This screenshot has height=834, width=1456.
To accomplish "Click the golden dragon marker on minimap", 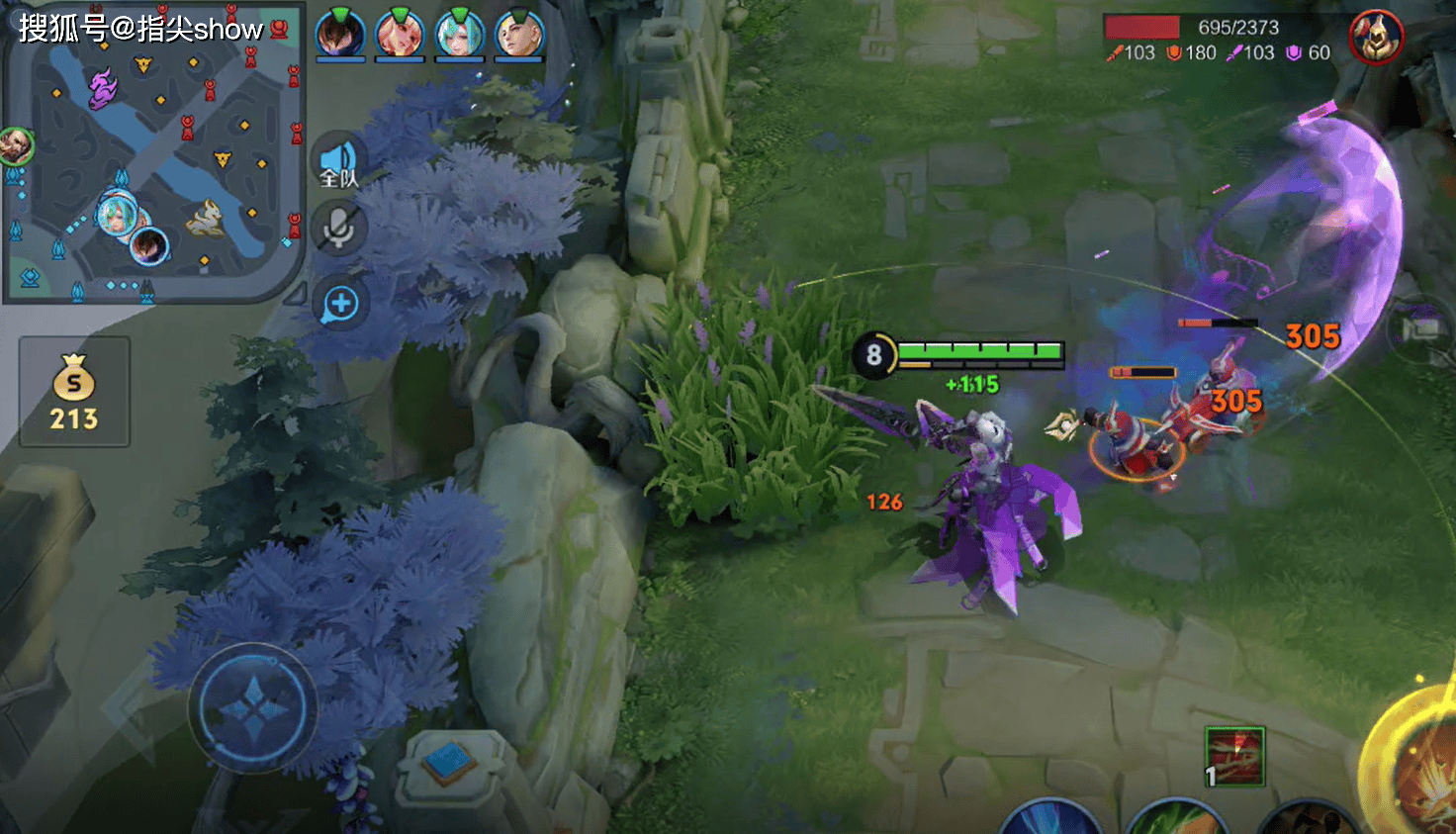I will coord(206,218).
